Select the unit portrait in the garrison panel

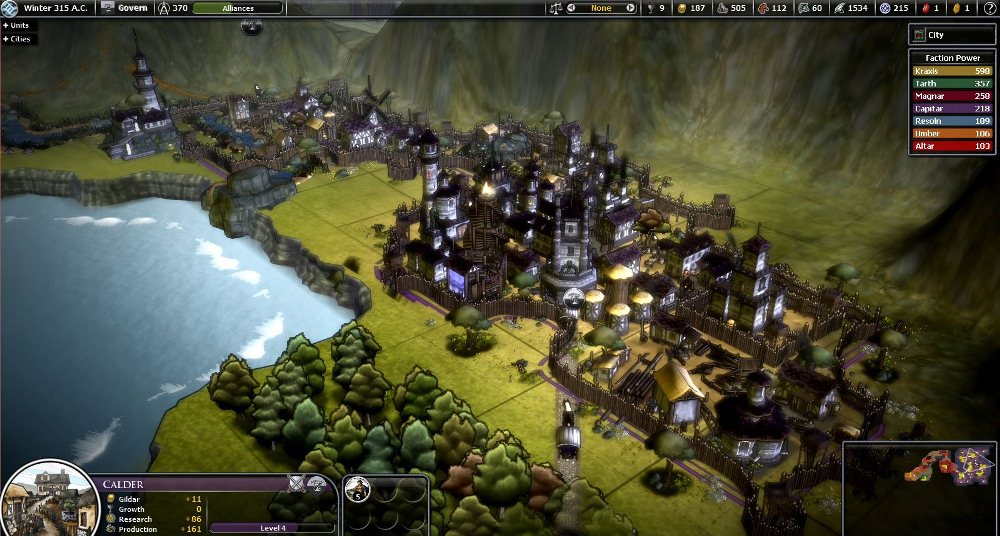359,489
